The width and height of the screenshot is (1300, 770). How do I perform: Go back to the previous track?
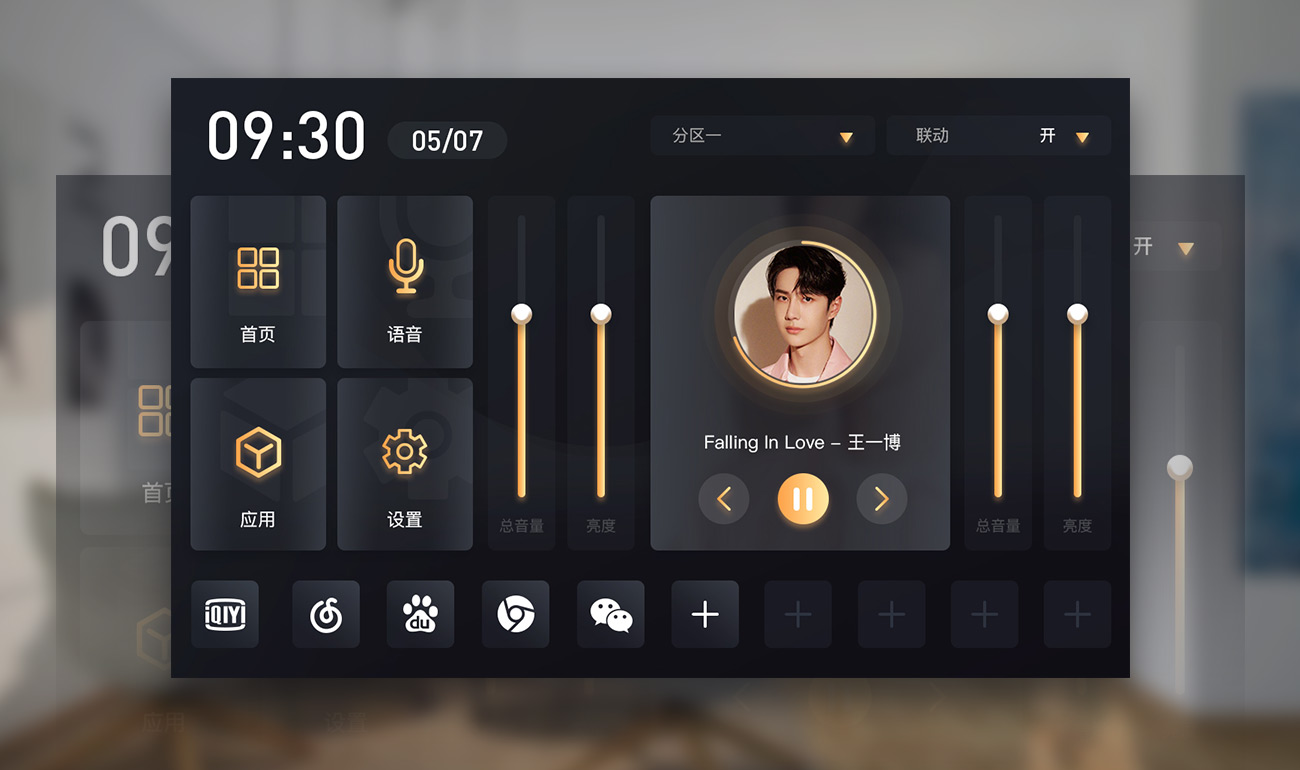(724, 498)
